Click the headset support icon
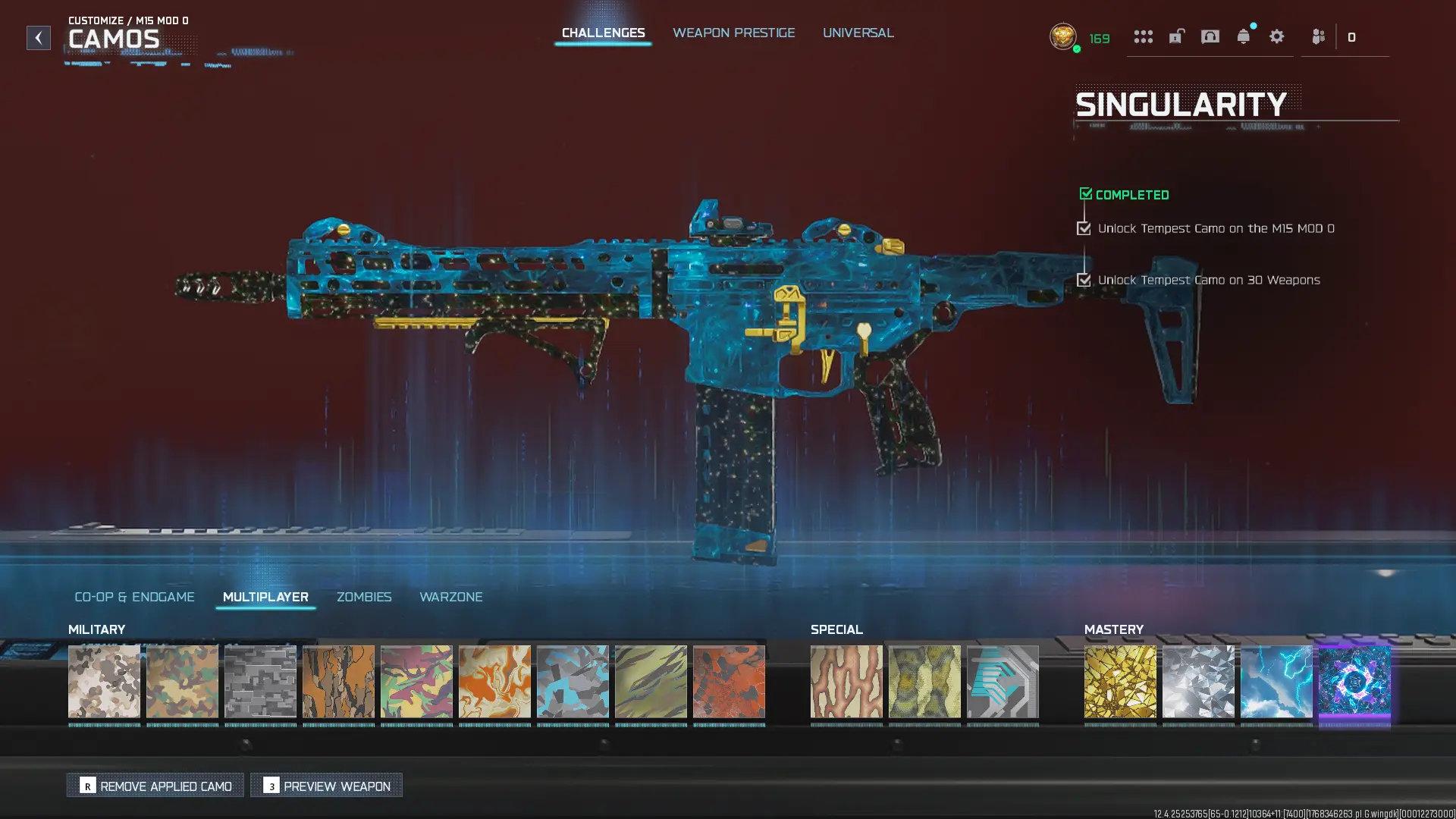Viewport: 1456px width, 819px height. (x=1210, y=36)
